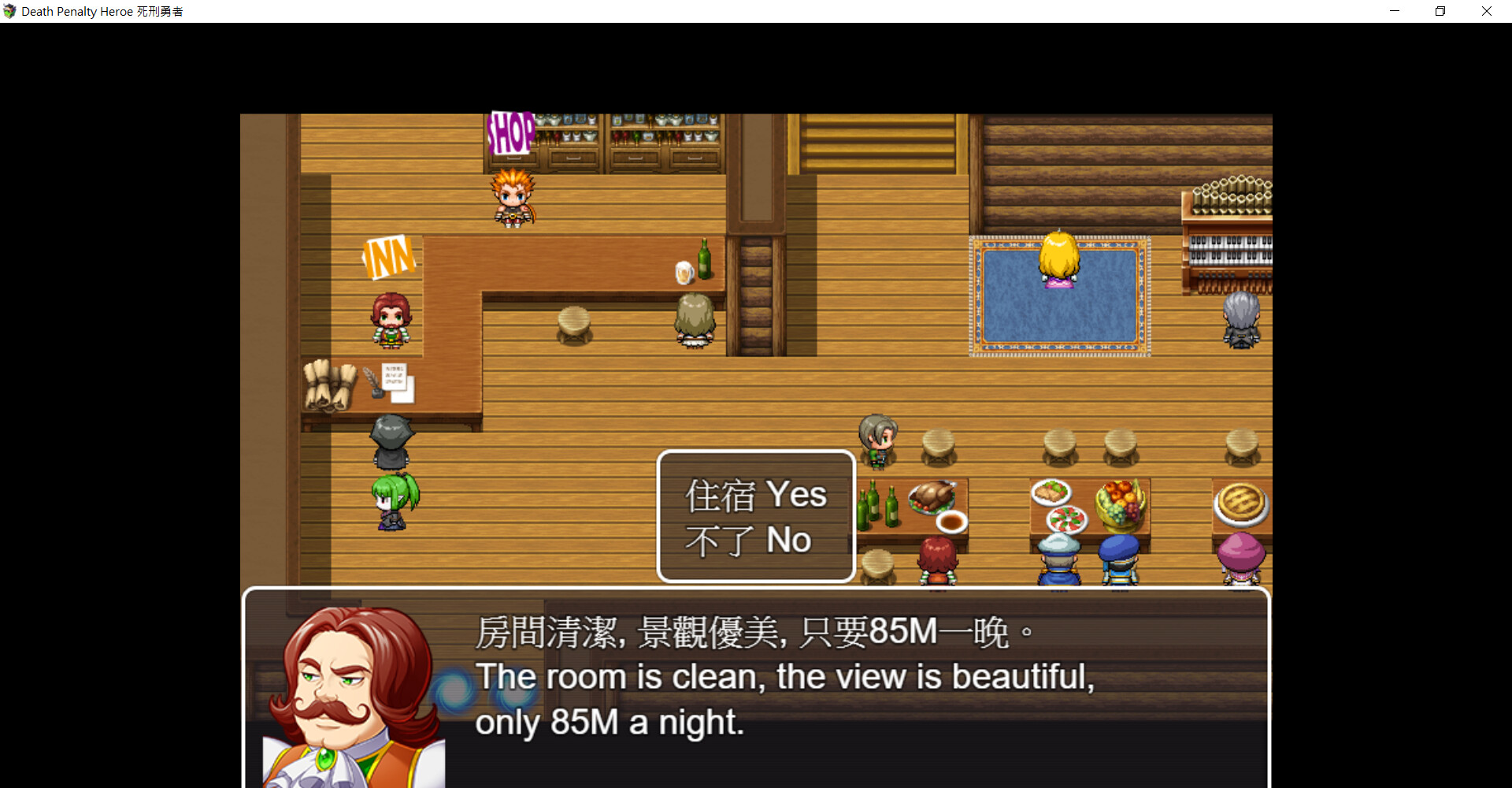This screenshot has width=1512, height=788.
Task: Click the game icon in the title bar
Action: tap(9, 11)
